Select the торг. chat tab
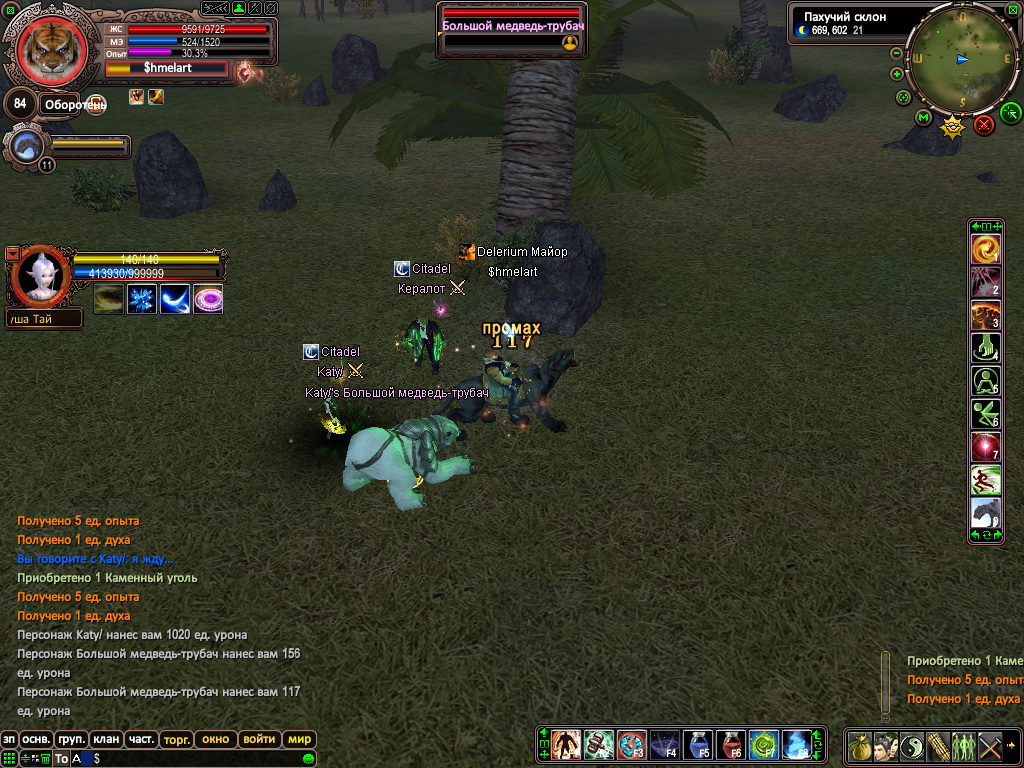Image resolution: width=1024 pixels, height=768 pixels. (175, 739)
